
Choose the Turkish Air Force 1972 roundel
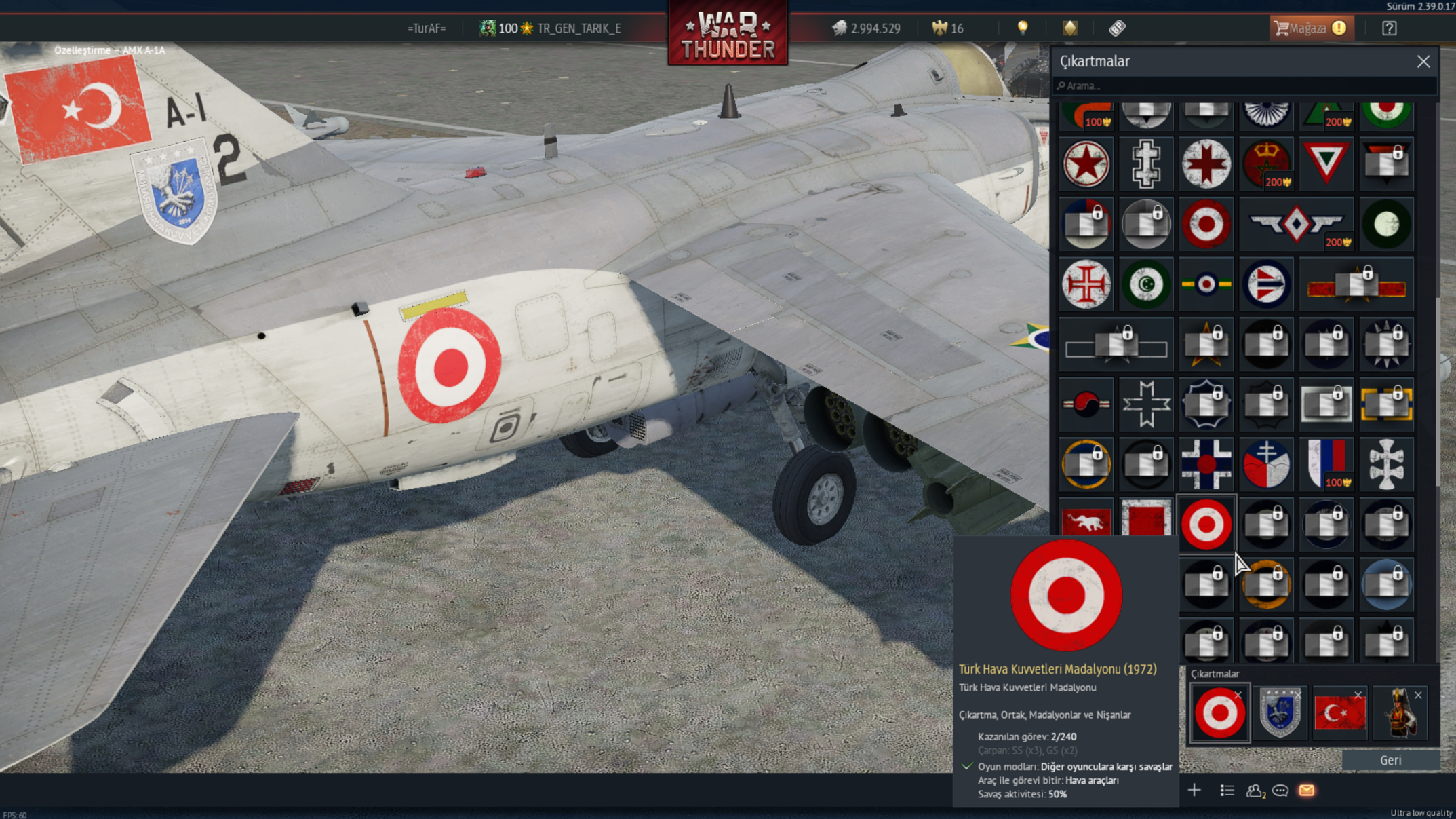pyautogui.click(x=1206, y=524)
